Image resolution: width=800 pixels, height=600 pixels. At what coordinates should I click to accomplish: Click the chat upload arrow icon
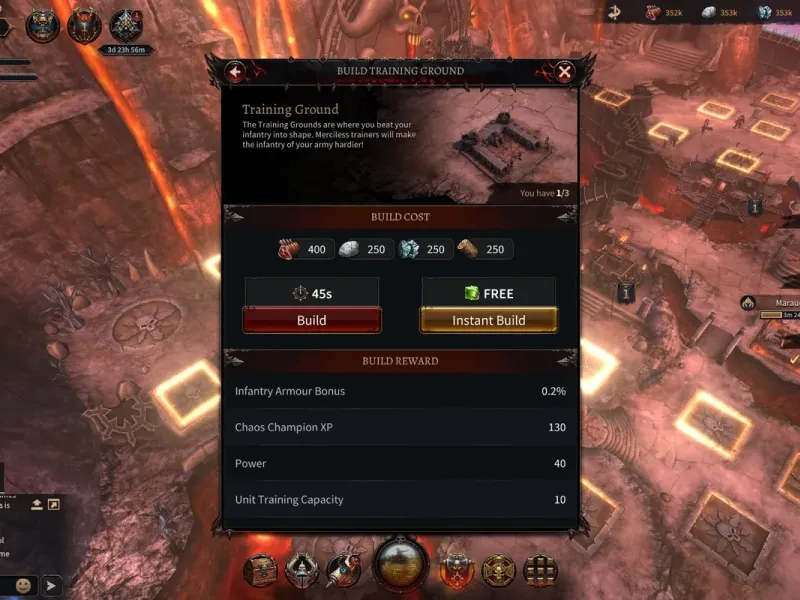coord(36,505)
